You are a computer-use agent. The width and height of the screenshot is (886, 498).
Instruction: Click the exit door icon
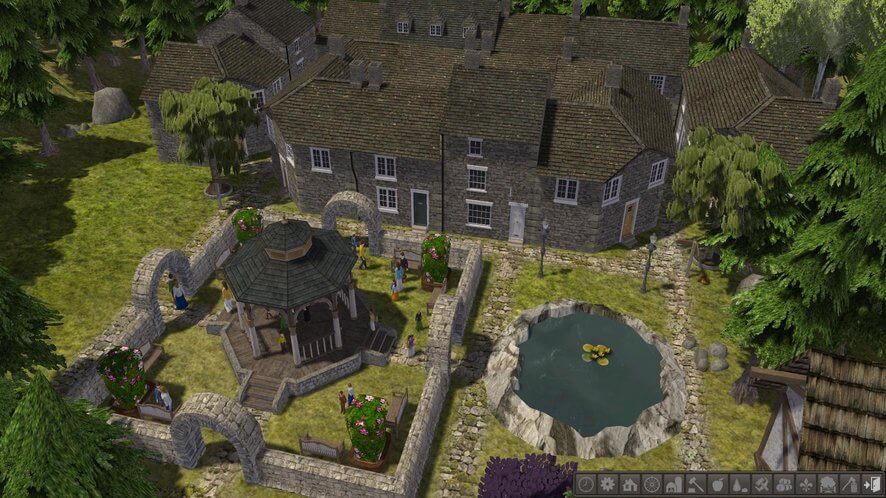(870, 484)
